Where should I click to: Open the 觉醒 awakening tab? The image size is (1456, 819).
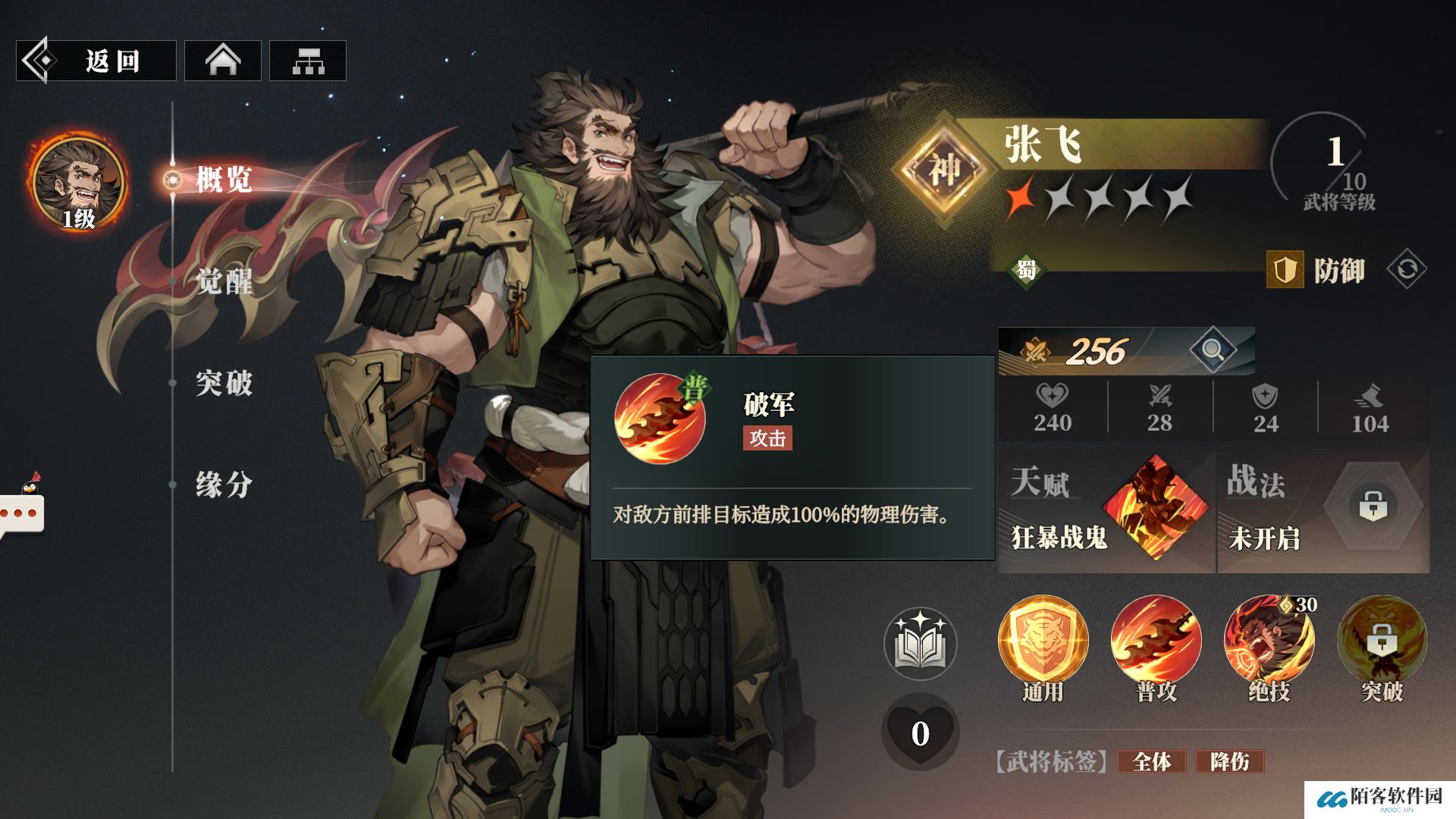(x=223, y=281)
